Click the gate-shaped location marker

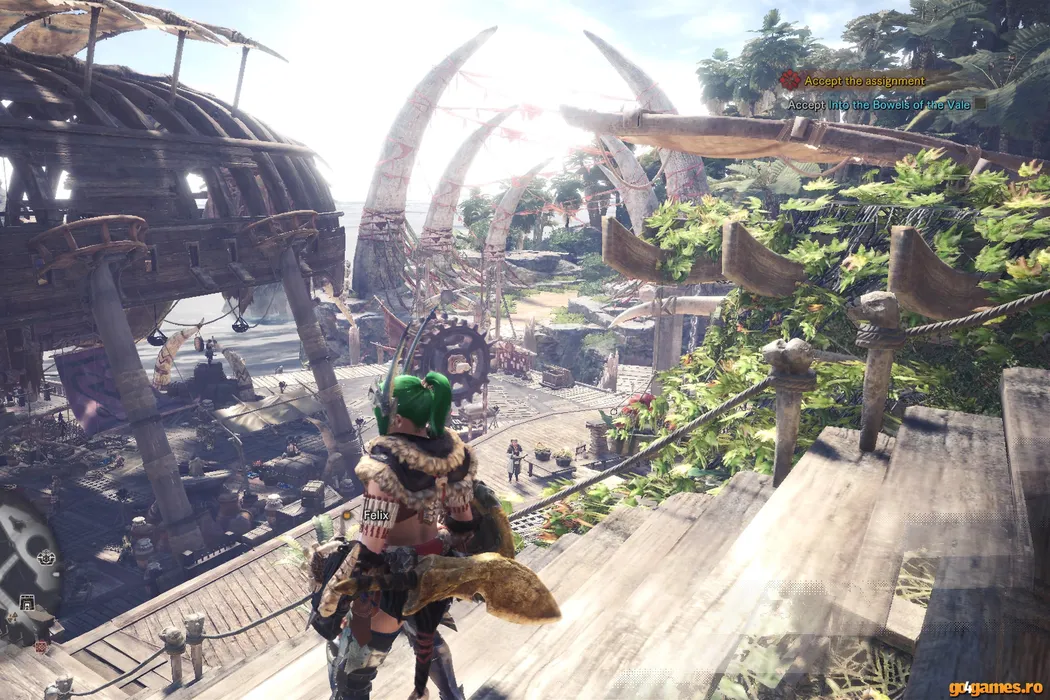tap(26, 602)
